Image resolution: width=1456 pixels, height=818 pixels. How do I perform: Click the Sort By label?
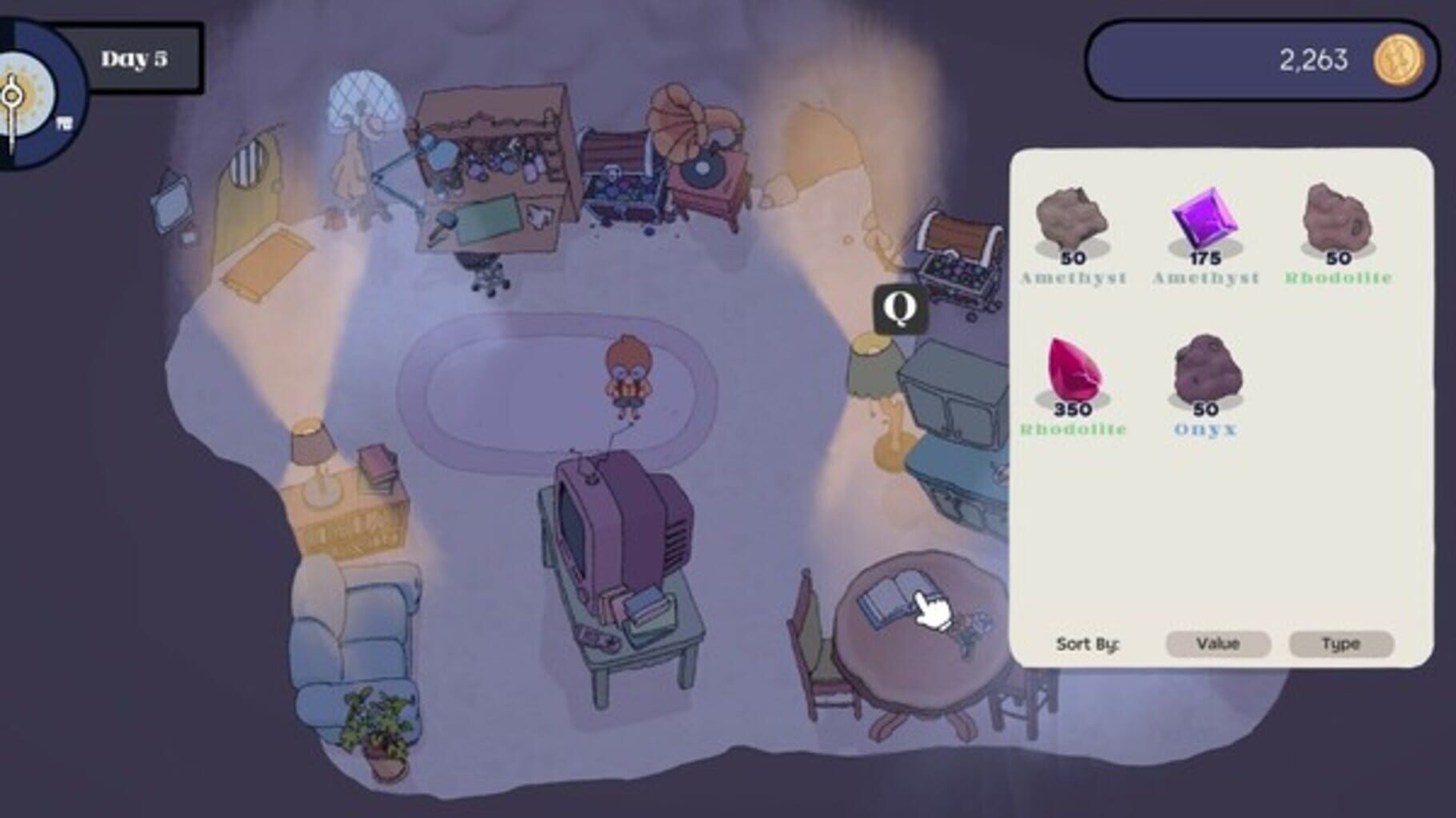1087,643
